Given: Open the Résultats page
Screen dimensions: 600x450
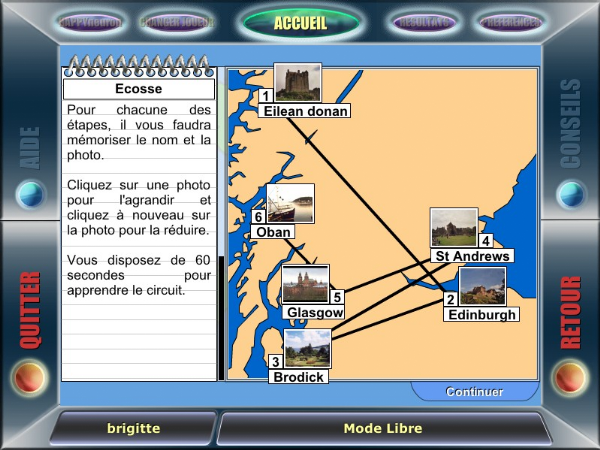Looking at the screenshot, I should click(x=421, y=21).
